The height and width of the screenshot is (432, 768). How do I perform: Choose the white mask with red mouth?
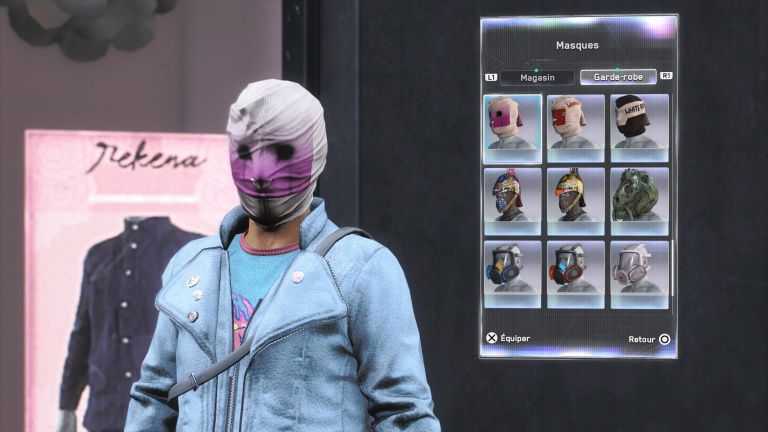576,127
